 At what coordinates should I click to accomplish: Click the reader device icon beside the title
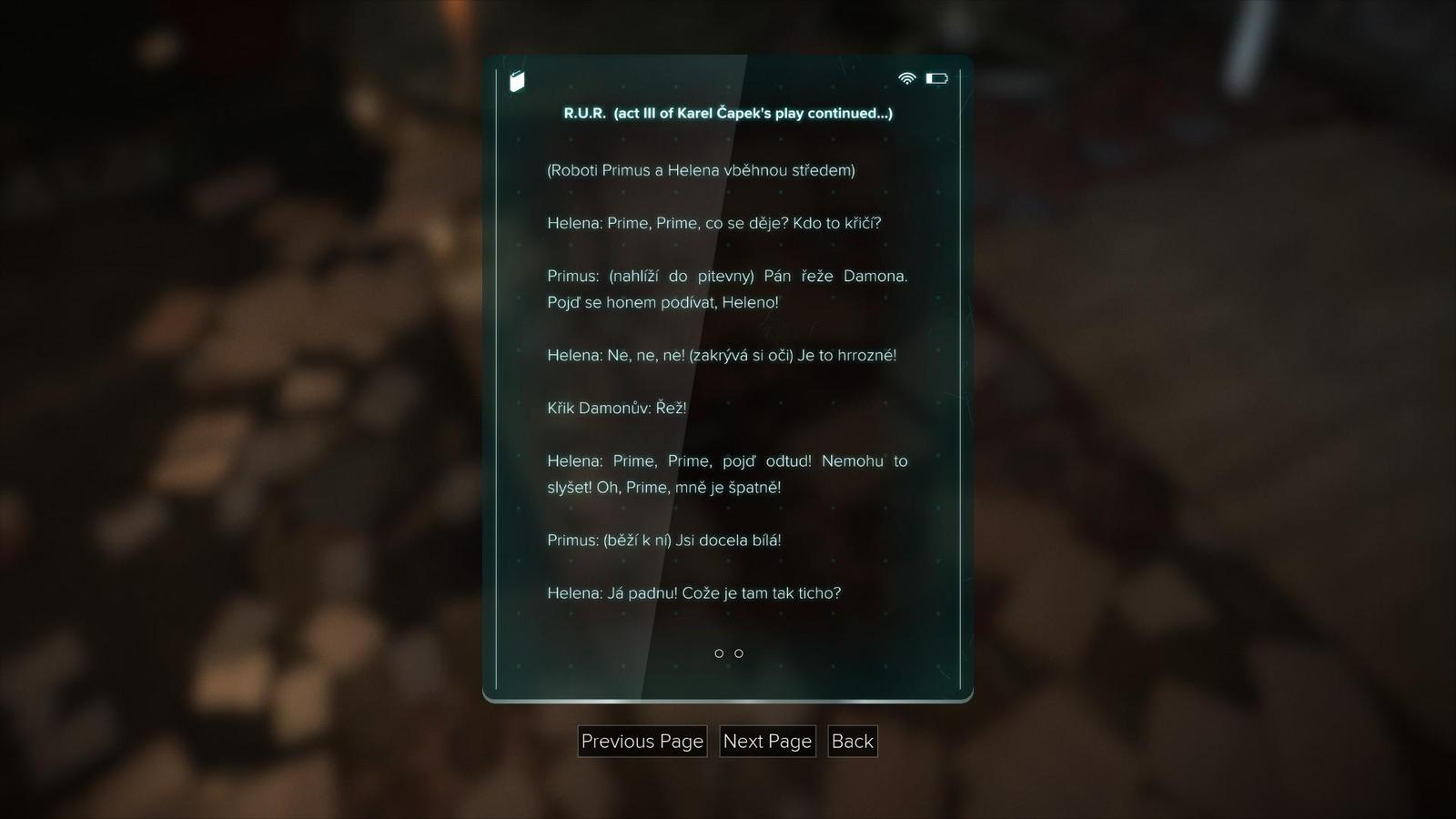(x=516, y=79)
